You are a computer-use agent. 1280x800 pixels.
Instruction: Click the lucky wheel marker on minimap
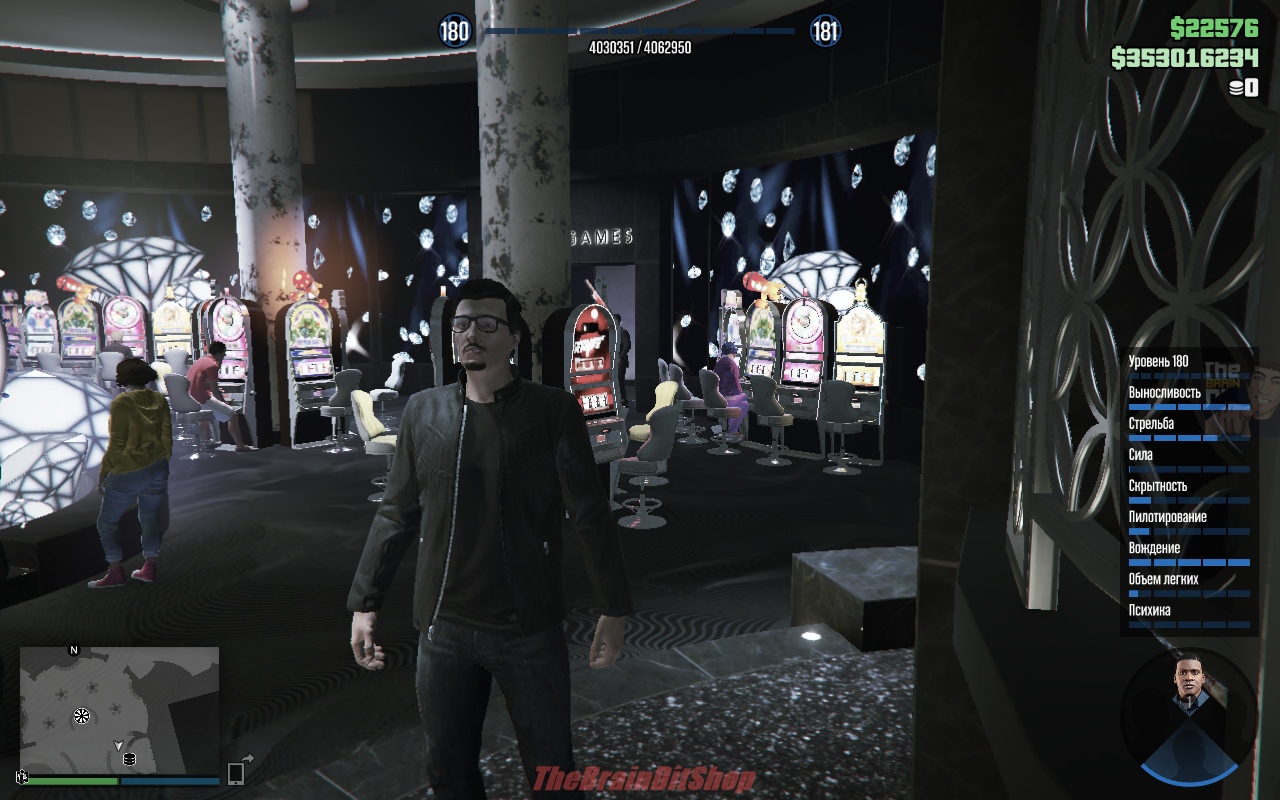pyautogui.click(x=82, y=716)
